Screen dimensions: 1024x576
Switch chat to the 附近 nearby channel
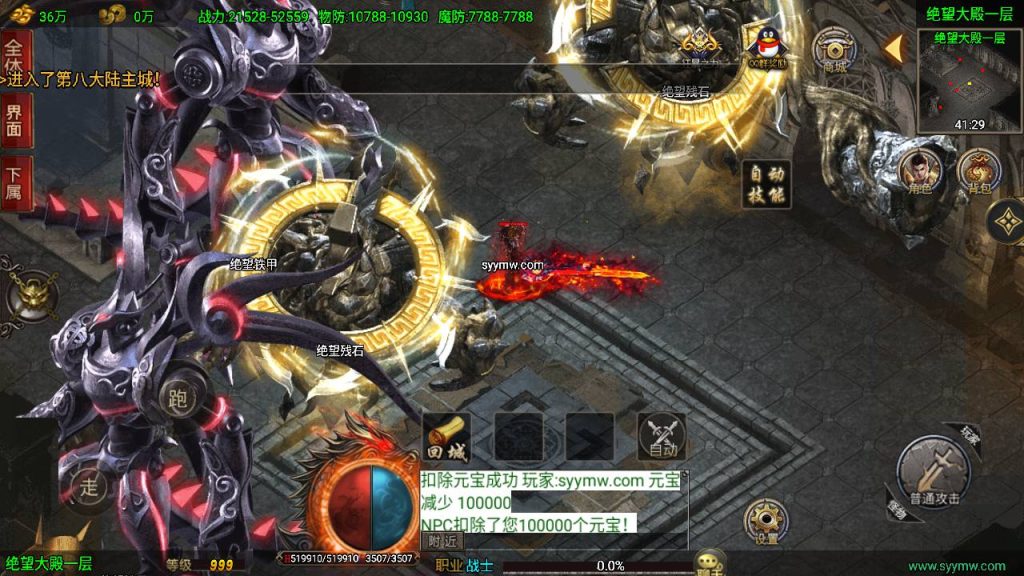444,540
